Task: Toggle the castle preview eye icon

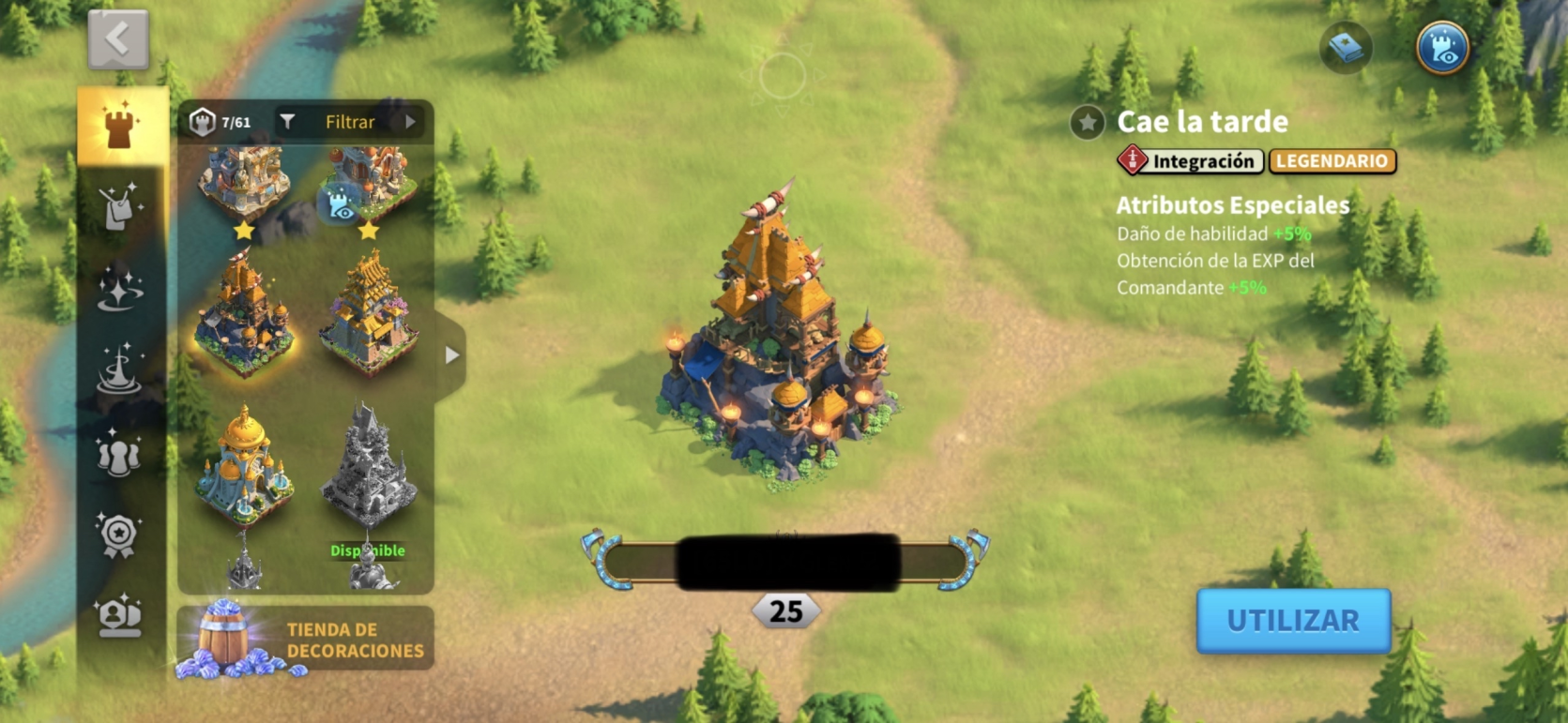Action: point(1442,48)
